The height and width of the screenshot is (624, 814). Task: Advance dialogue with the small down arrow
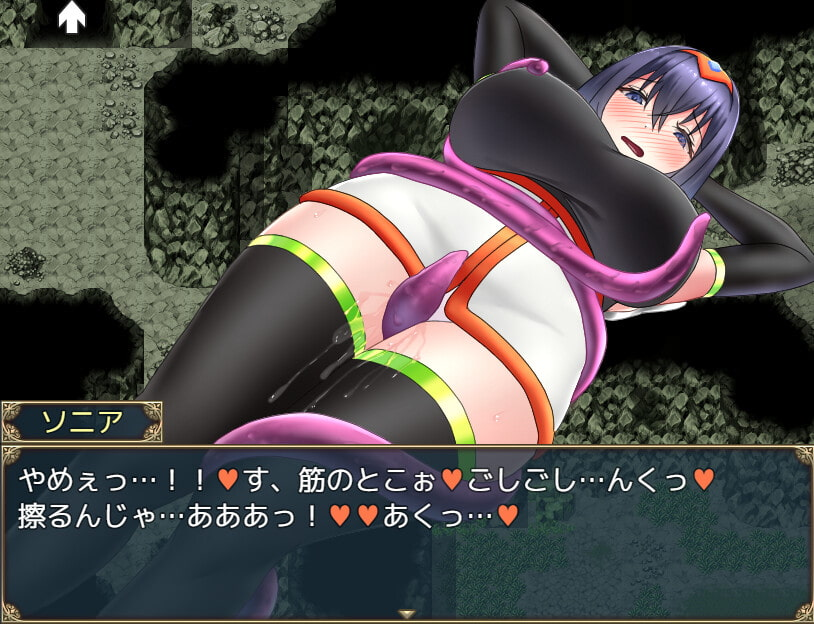point(406,613)
